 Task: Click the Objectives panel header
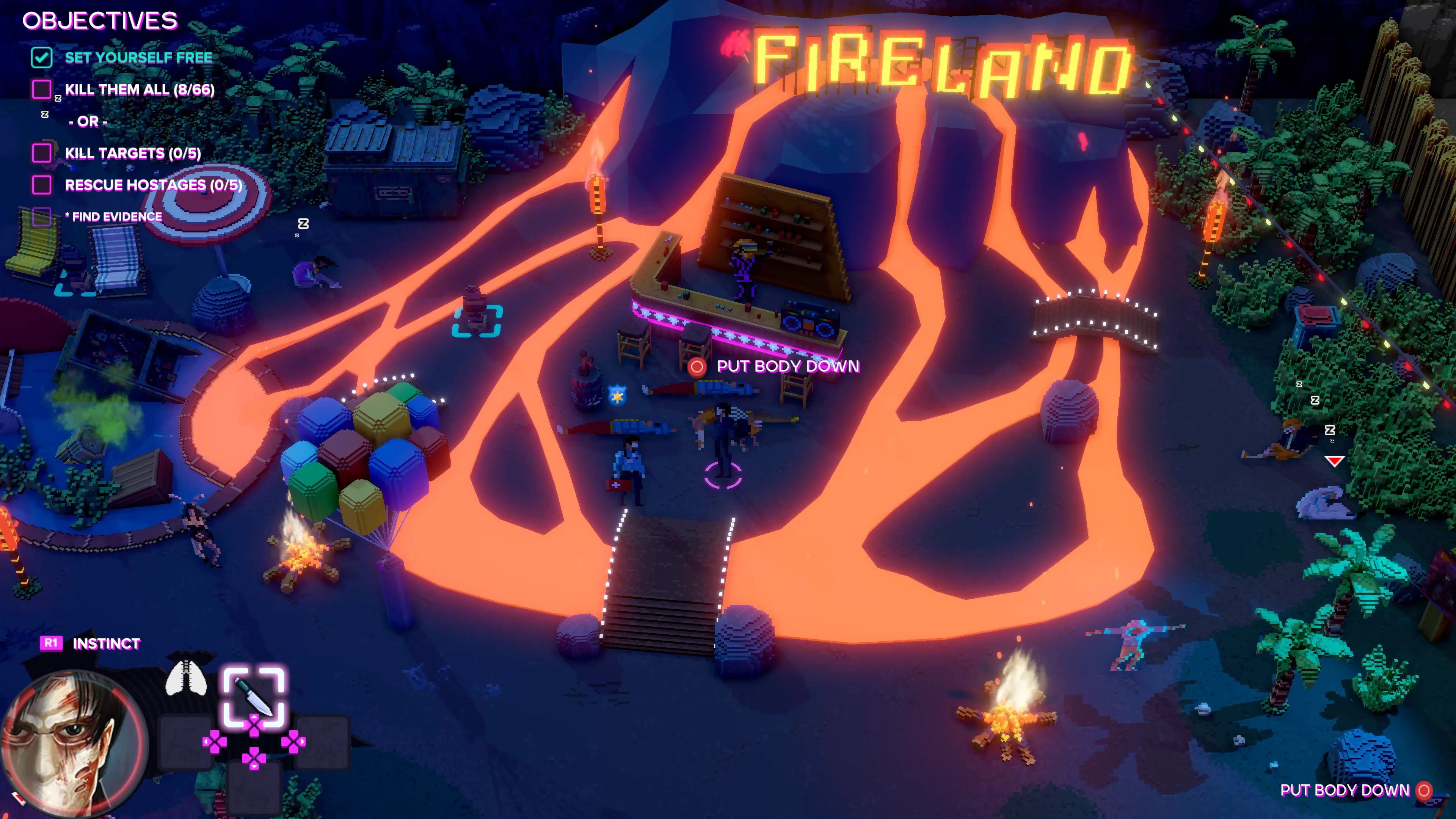coord(100,21)
